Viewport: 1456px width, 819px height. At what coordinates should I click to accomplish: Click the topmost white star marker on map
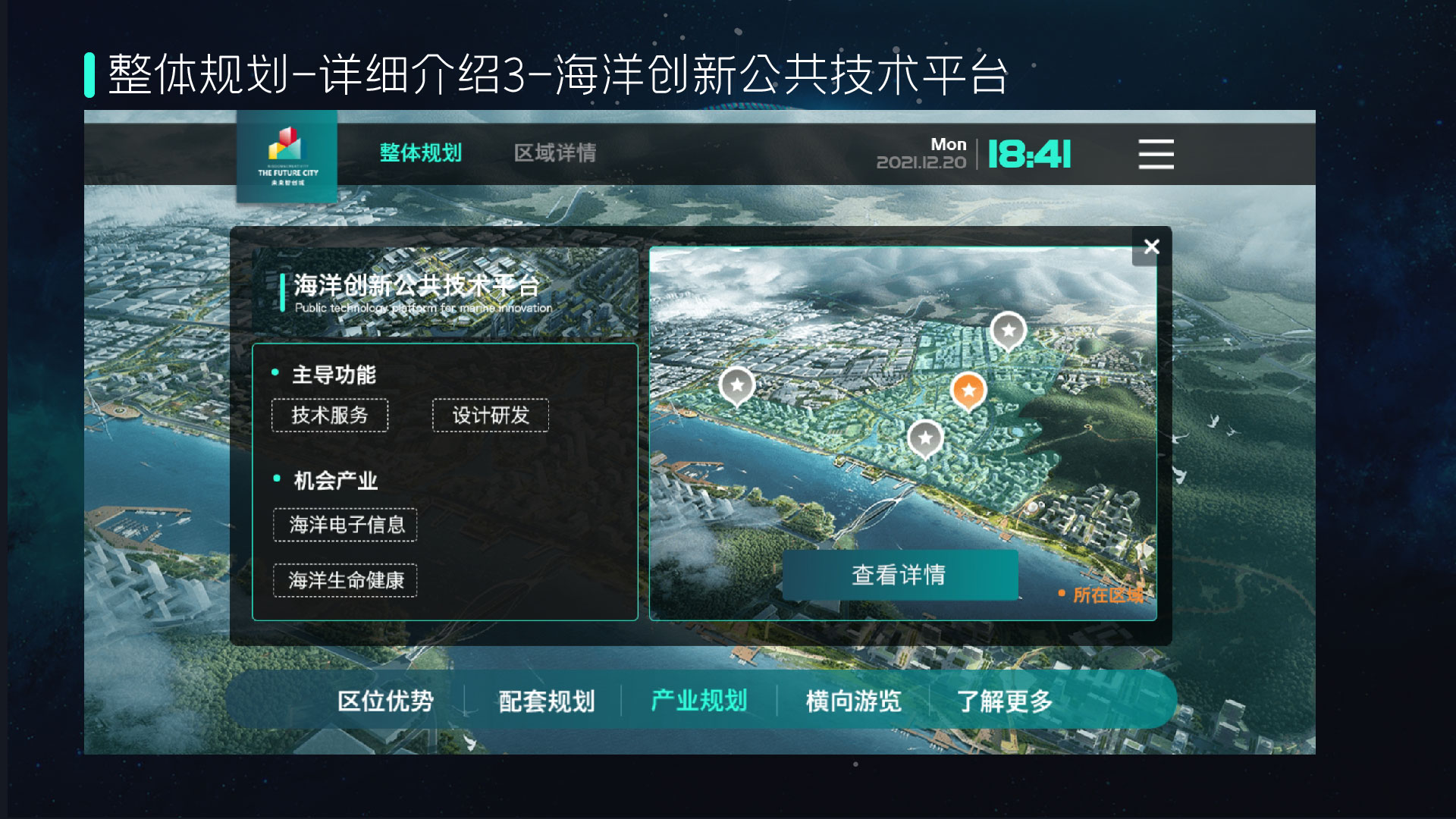(x=1009, y=331)
